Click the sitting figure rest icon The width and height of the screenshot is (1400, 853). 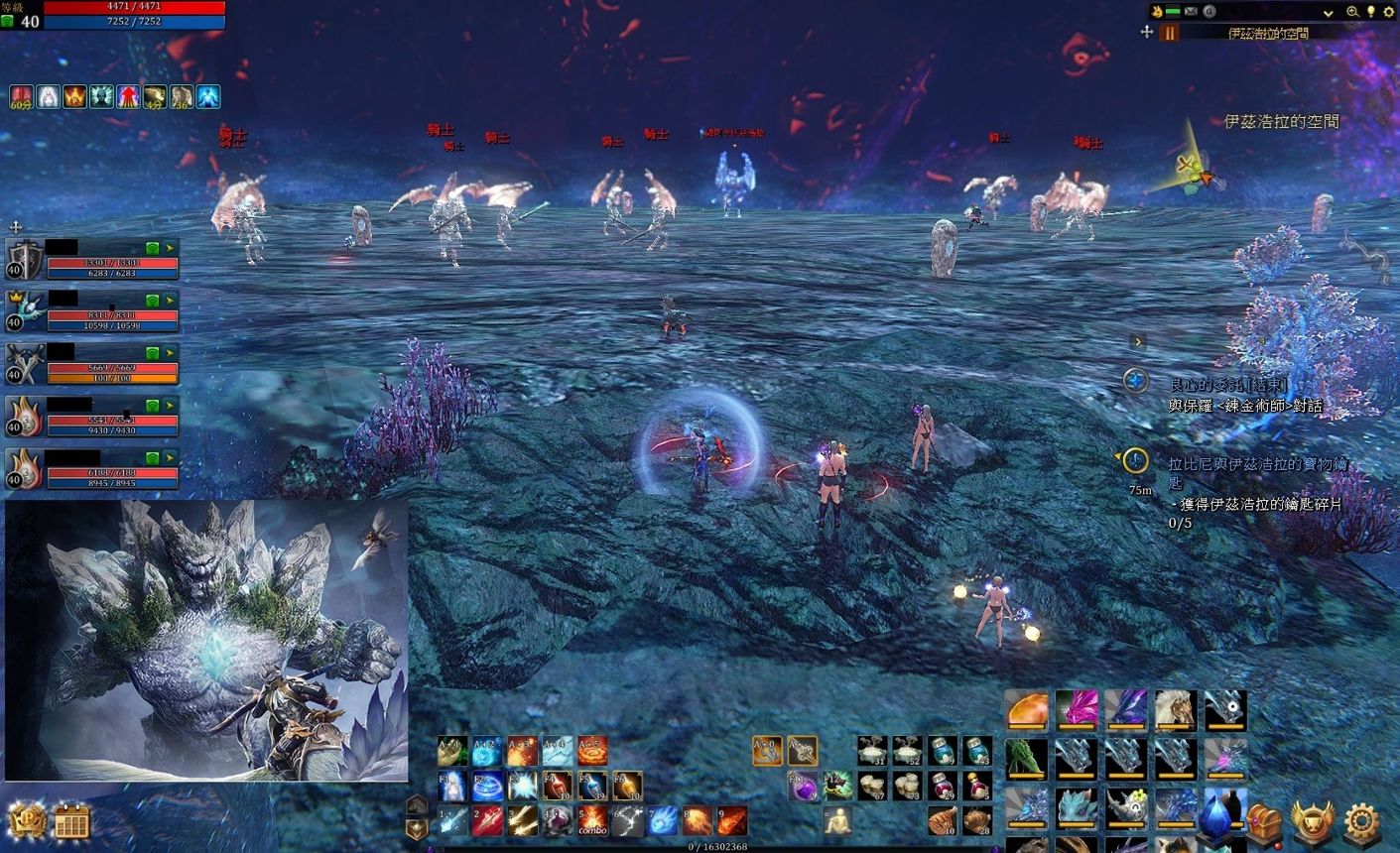tap(837, 820)
